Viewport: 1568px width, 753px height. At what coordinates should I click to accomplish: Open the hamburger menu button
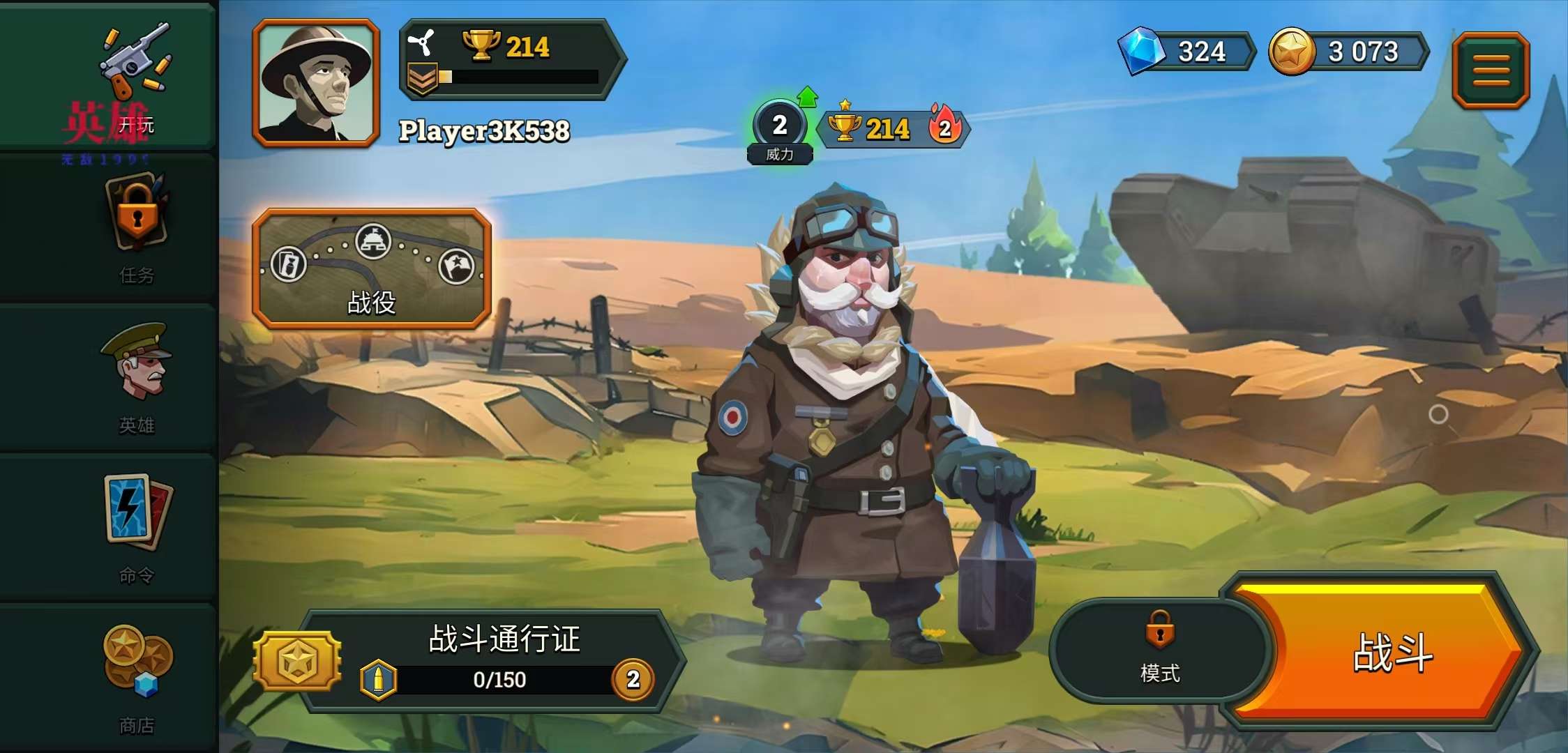click(x=1491, y=70)
